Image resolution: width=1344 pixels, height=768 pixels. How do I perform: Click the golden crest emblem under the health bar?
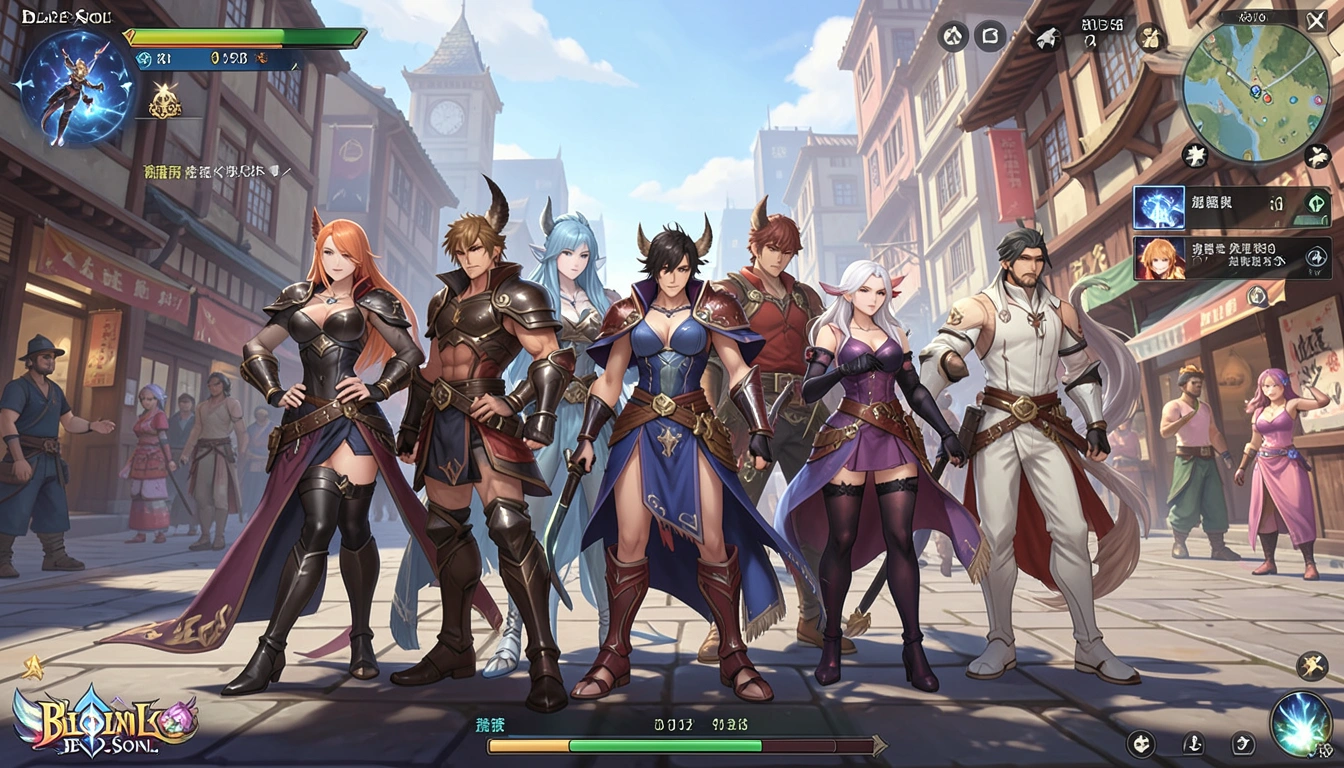tap(164, 101)
